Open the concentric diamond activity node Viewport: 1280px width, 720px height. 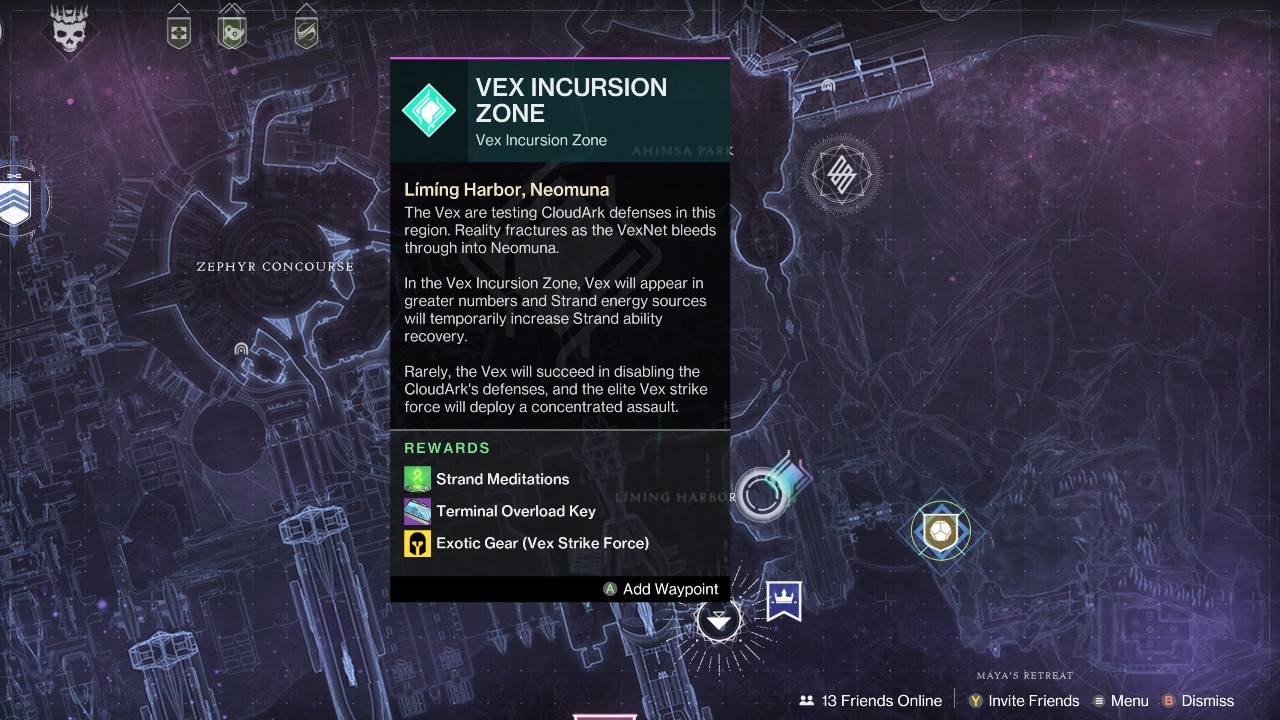pos(842,176)
